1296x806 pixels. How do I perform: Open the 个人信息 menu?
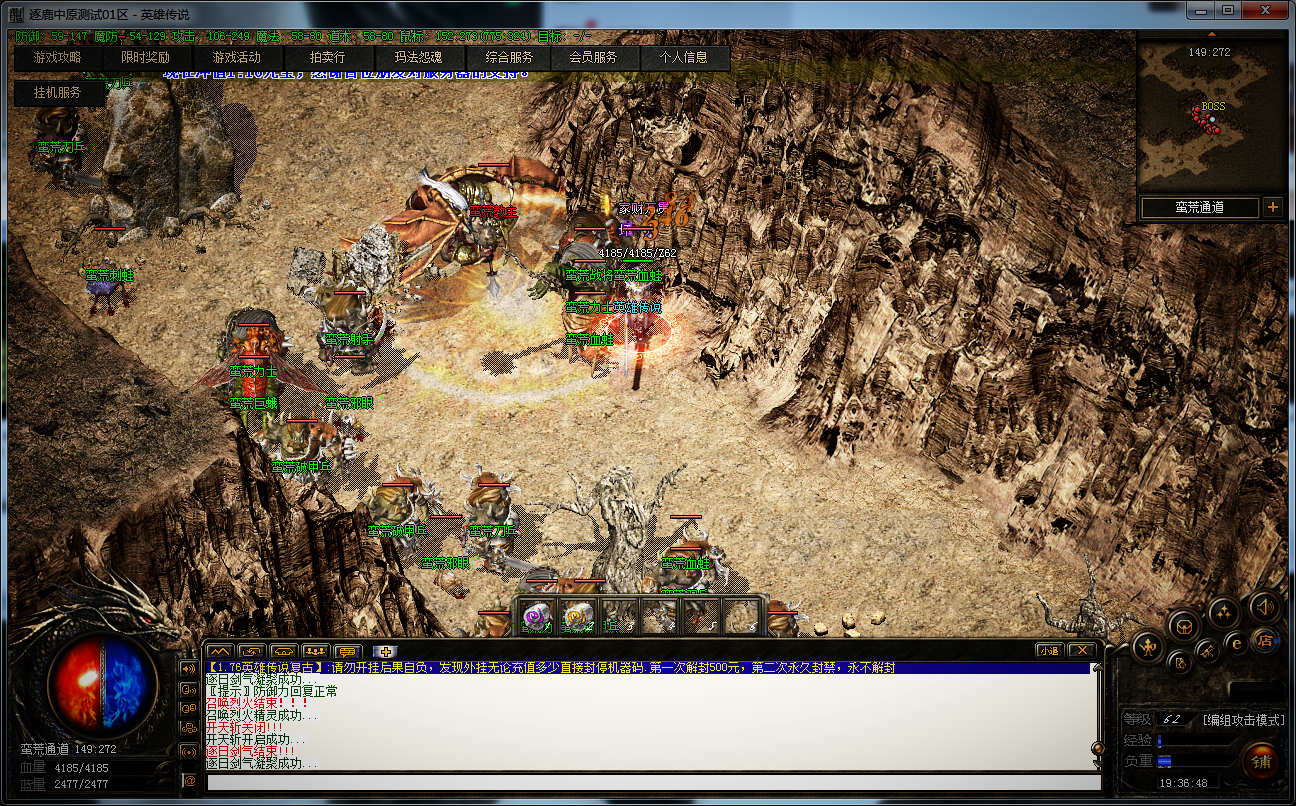pyautogui.click(x=683, y=58)
